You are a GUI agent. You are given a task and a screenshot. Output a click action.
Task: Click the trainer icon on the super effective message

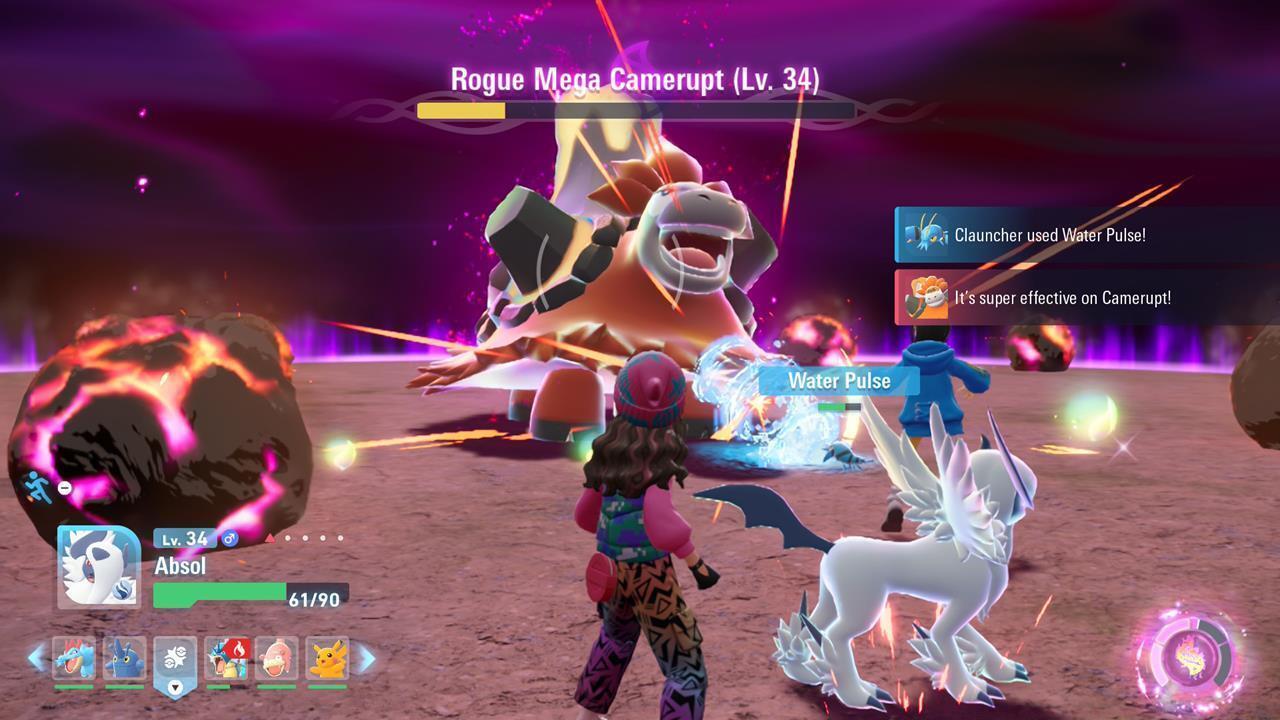[x=928, y=298]
